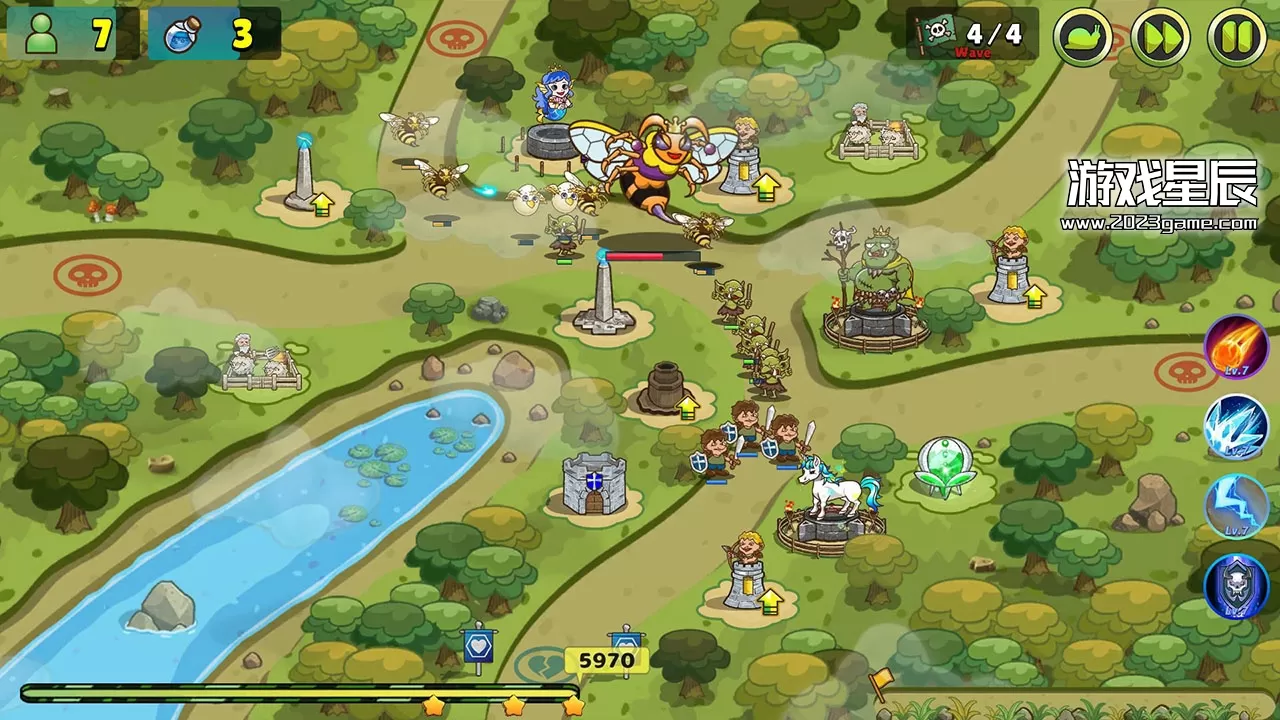This screenshot has height=720, width=1280.
Task: Click the snail slow-down speed button
Action: 1083,37
